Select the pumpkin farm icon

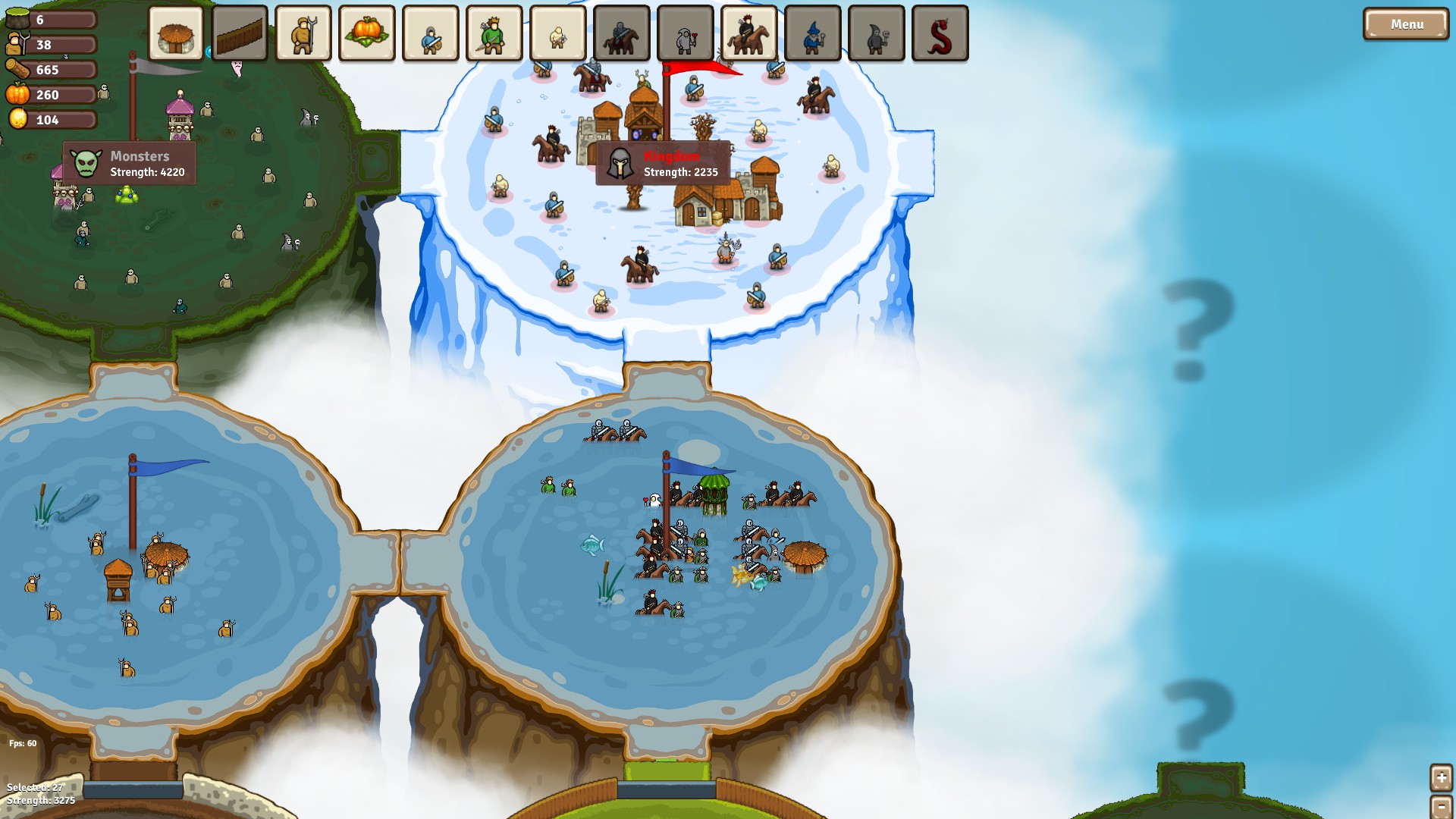pyautogui.click(x=367, y=33)
